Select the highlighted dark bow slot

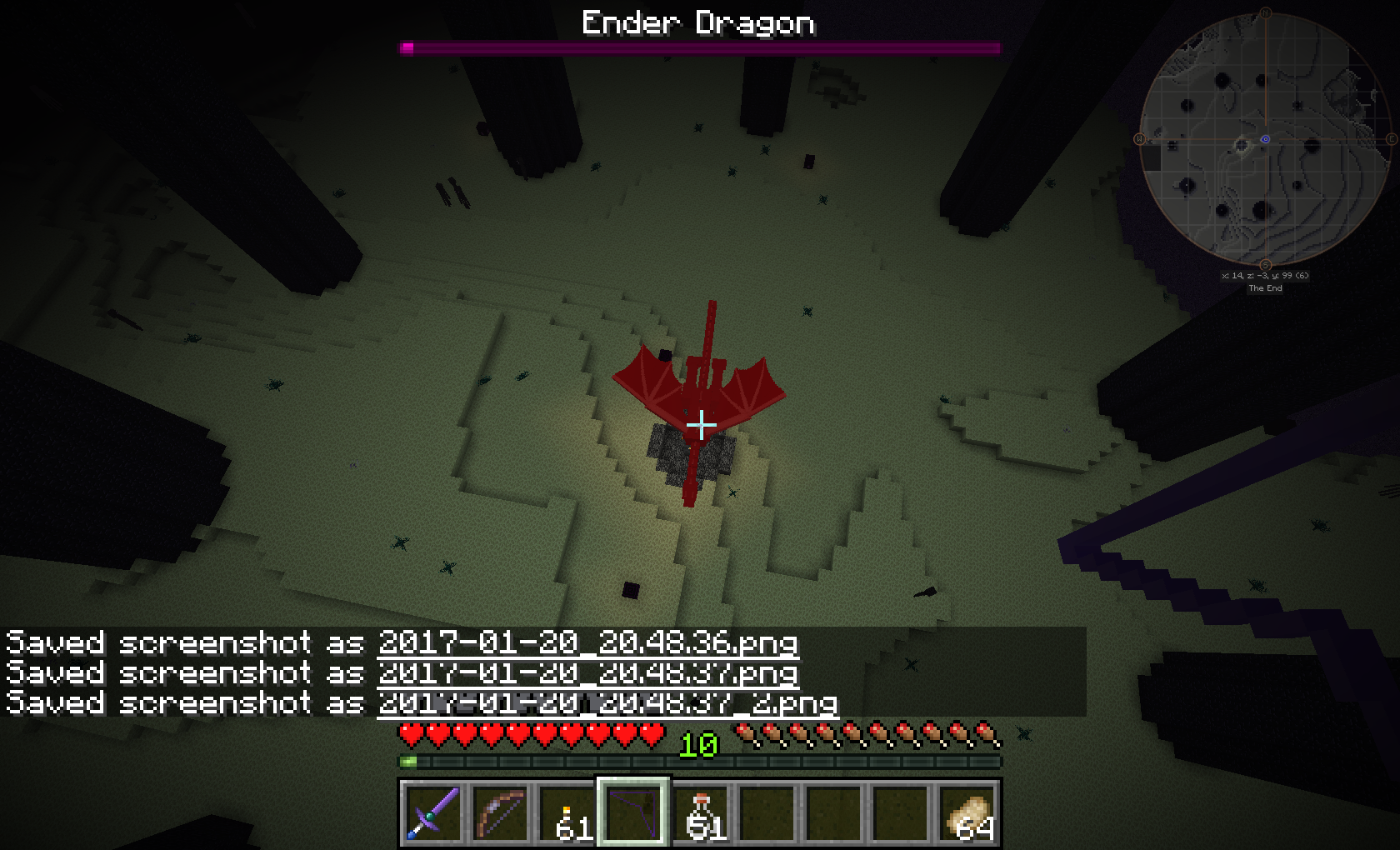632,812
